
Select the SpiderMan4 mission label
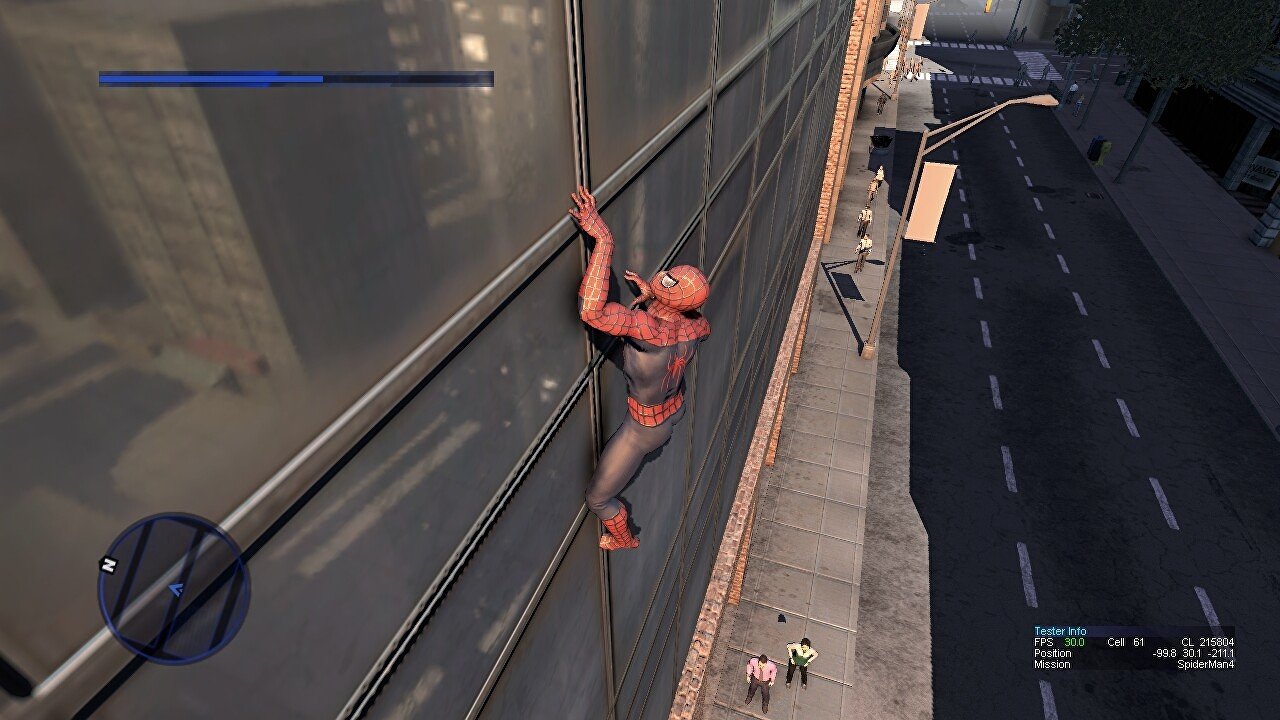click(1208, 664)
